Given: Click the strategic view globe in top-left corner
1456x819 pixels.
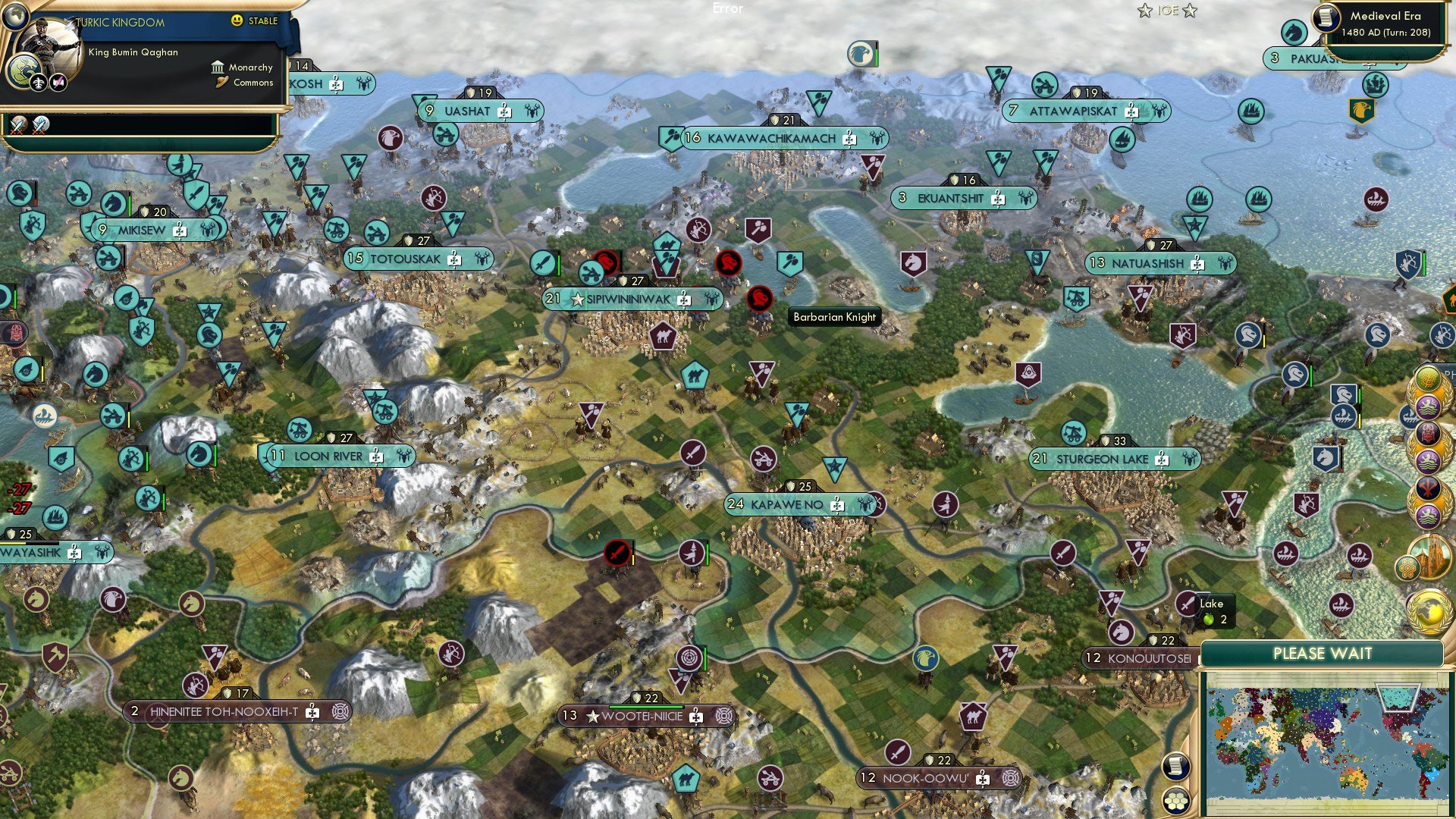Looking at the screenshot, I should click(x=15, y=16).
